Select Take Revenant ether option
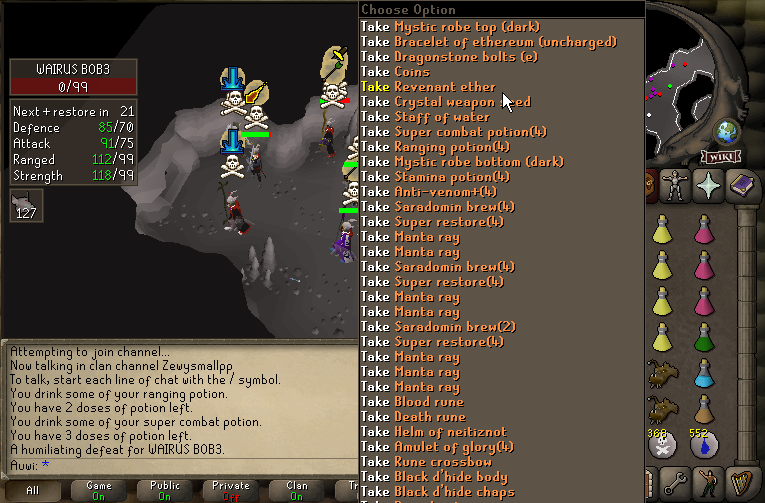Screen dimensions: 765x503 428,87
